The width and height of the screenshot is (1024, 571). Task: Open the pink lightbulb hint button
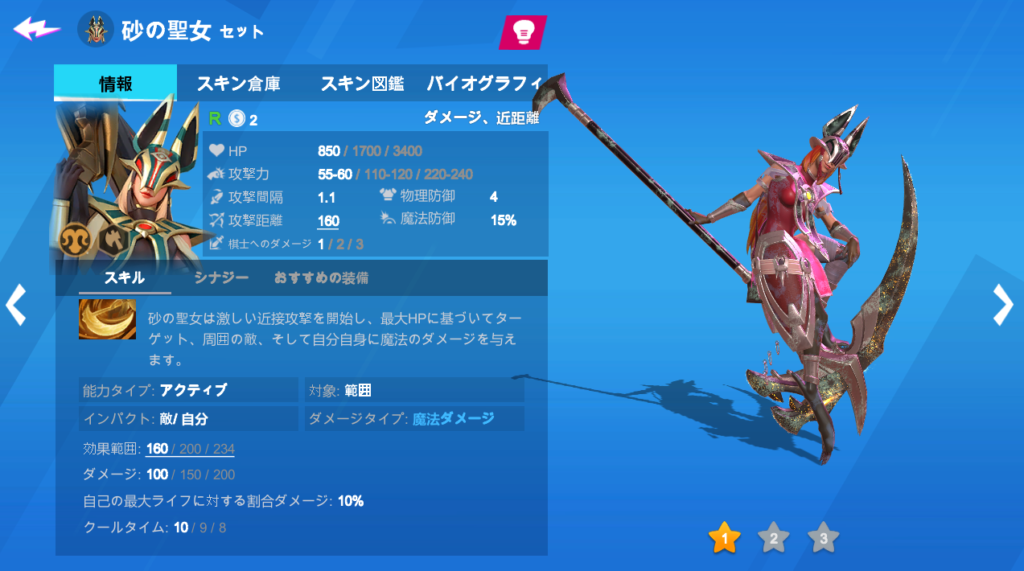click(x=522, y=32)
